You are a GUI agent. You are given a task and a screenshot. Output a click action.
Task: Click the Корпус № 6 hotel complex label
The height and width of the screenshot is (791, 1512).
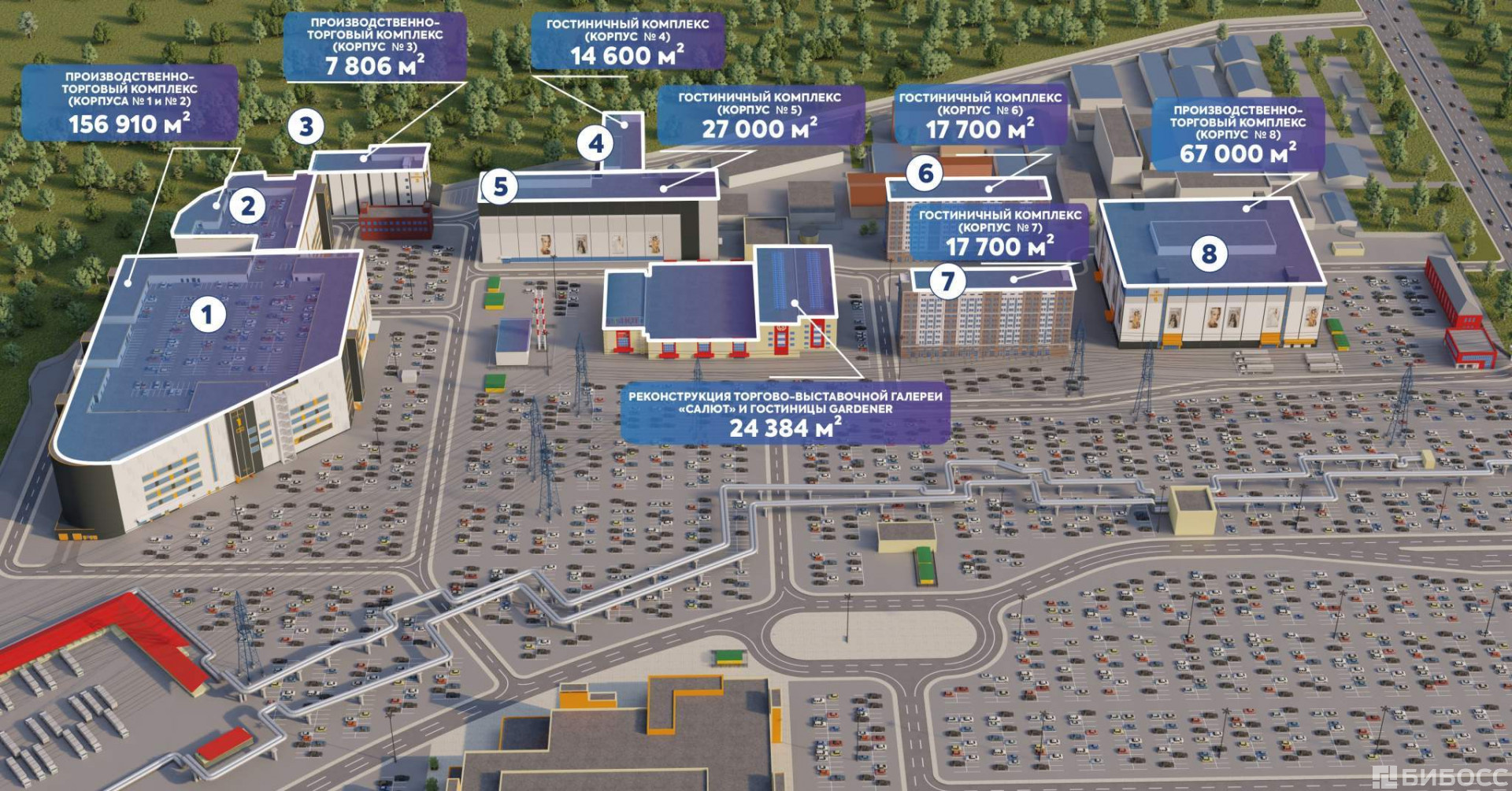[980, 116]
